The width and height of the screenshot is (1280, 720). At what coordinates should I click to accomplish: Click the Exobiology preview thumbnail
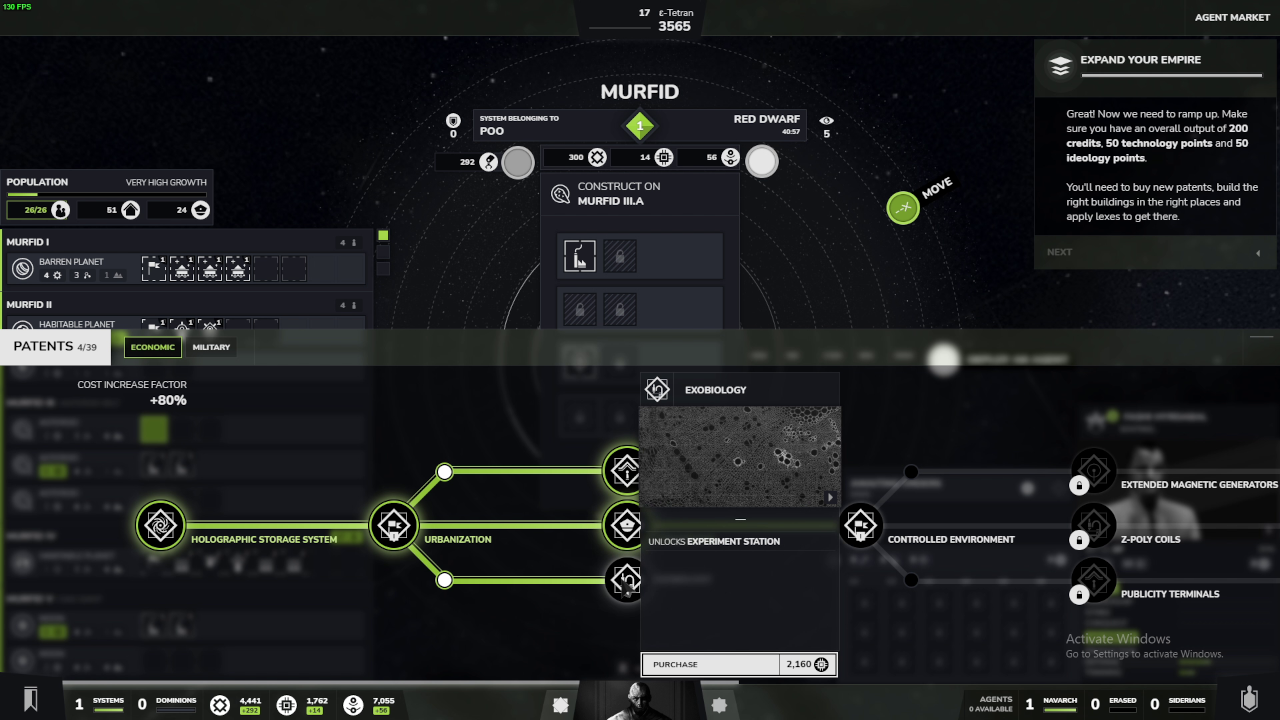coord(740,455)
